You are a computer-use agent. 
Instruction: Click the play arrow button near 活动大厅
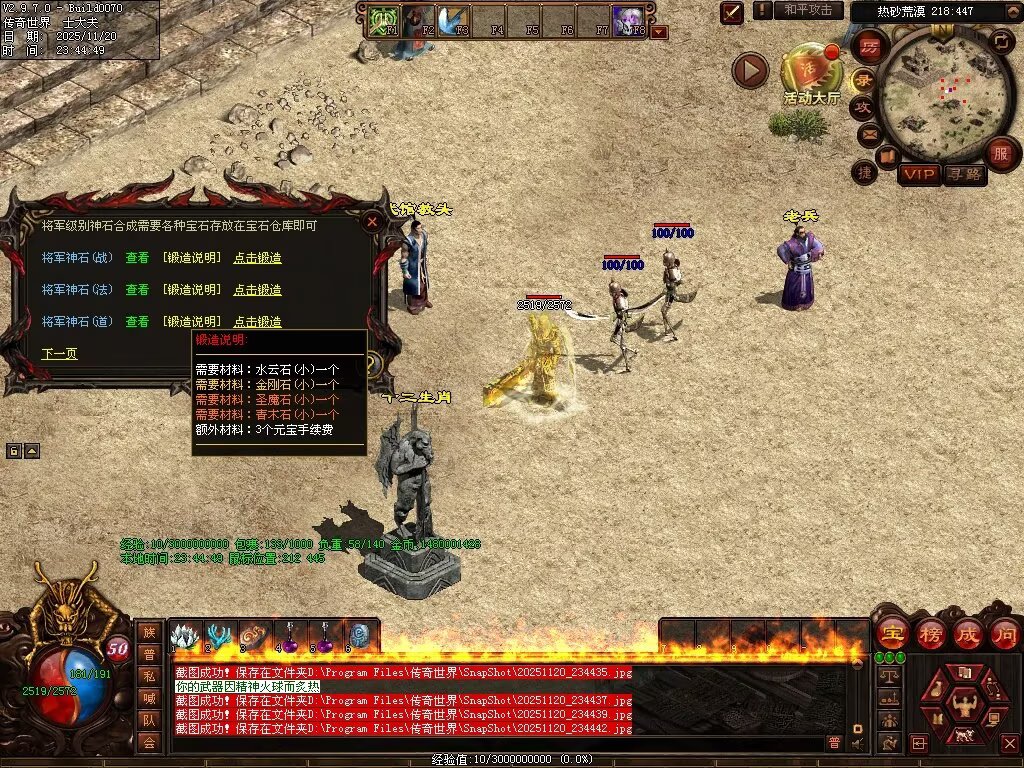tap(750, 70)
